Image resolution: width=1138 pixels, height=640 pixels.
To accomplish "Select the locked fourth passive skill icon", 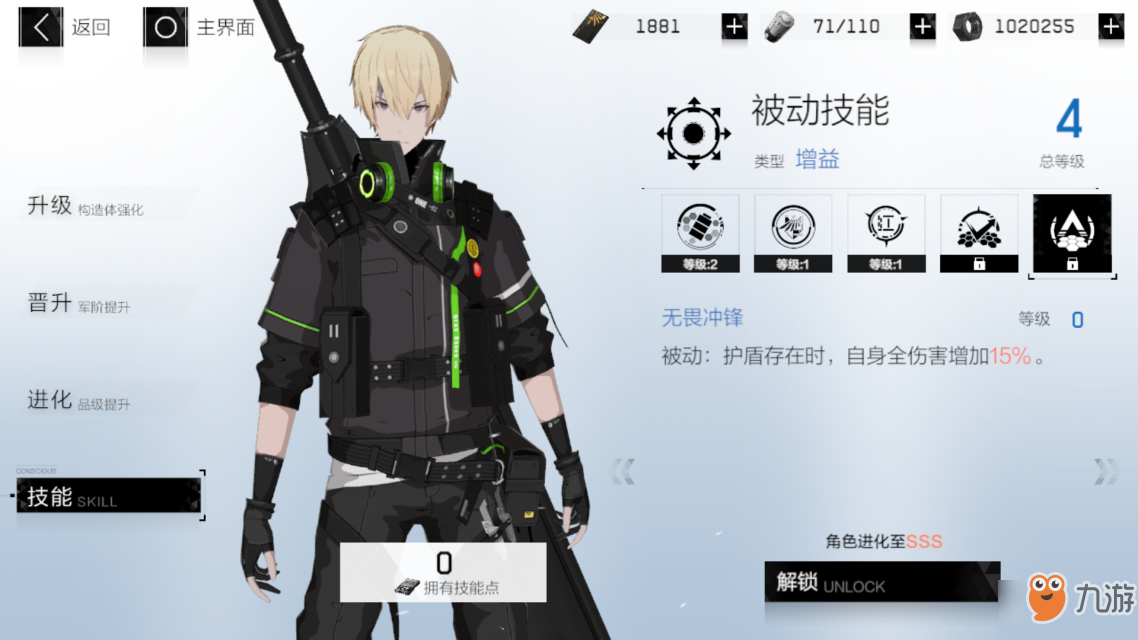I will (979, 233).
